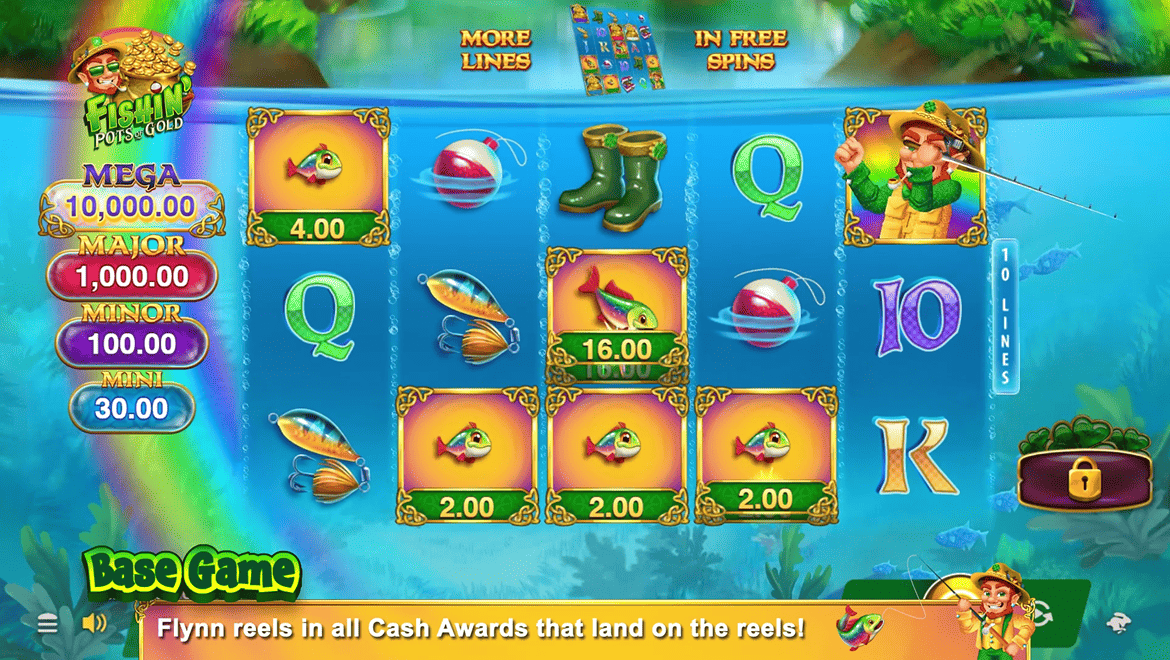Click the Major 1,000.00 jackpot panel
The height and width of the screenshot is (660, 1170).
(132, 276)
